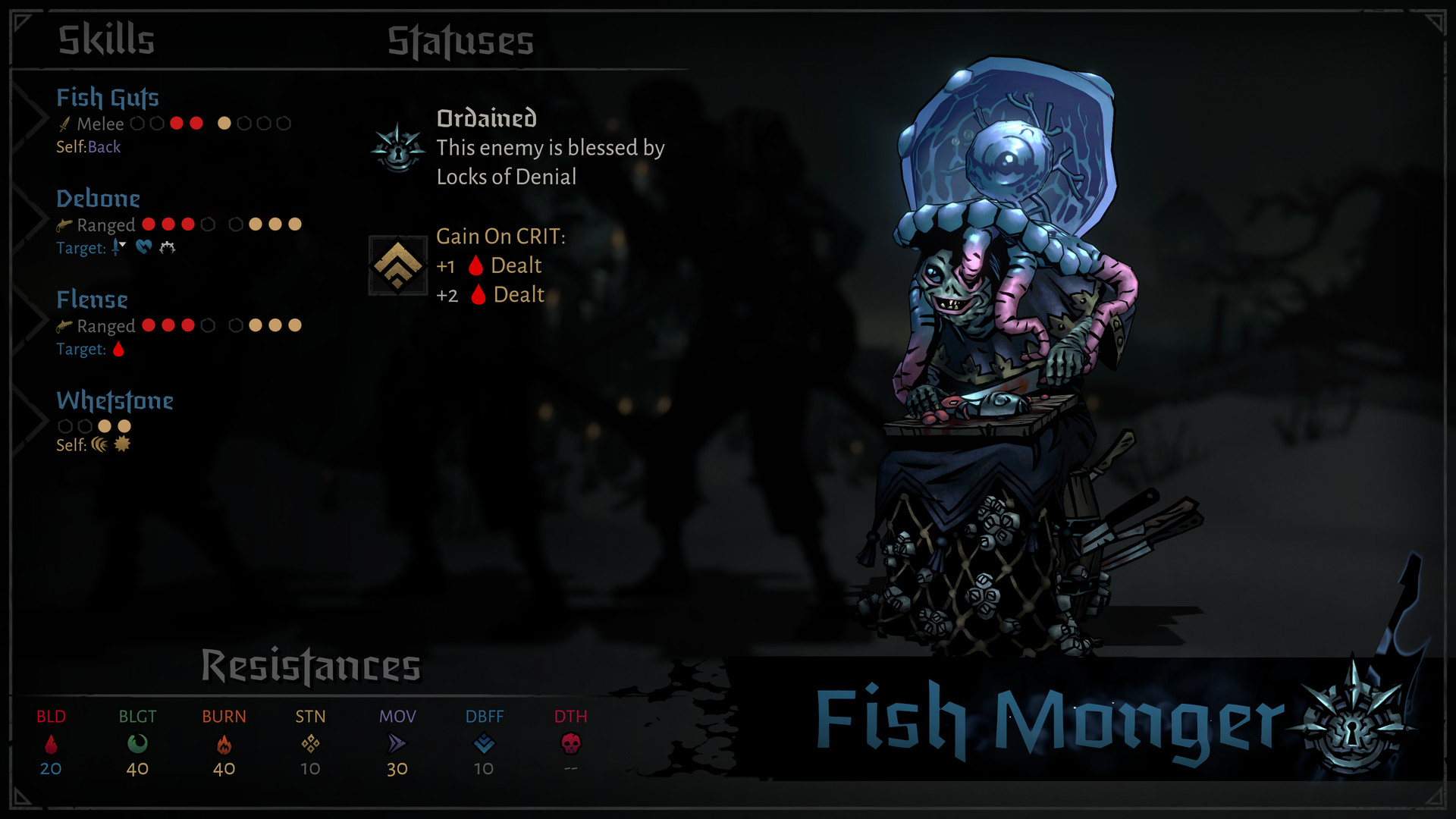
Task: Toggle the heart target icon under Debone
Action: 143,246
